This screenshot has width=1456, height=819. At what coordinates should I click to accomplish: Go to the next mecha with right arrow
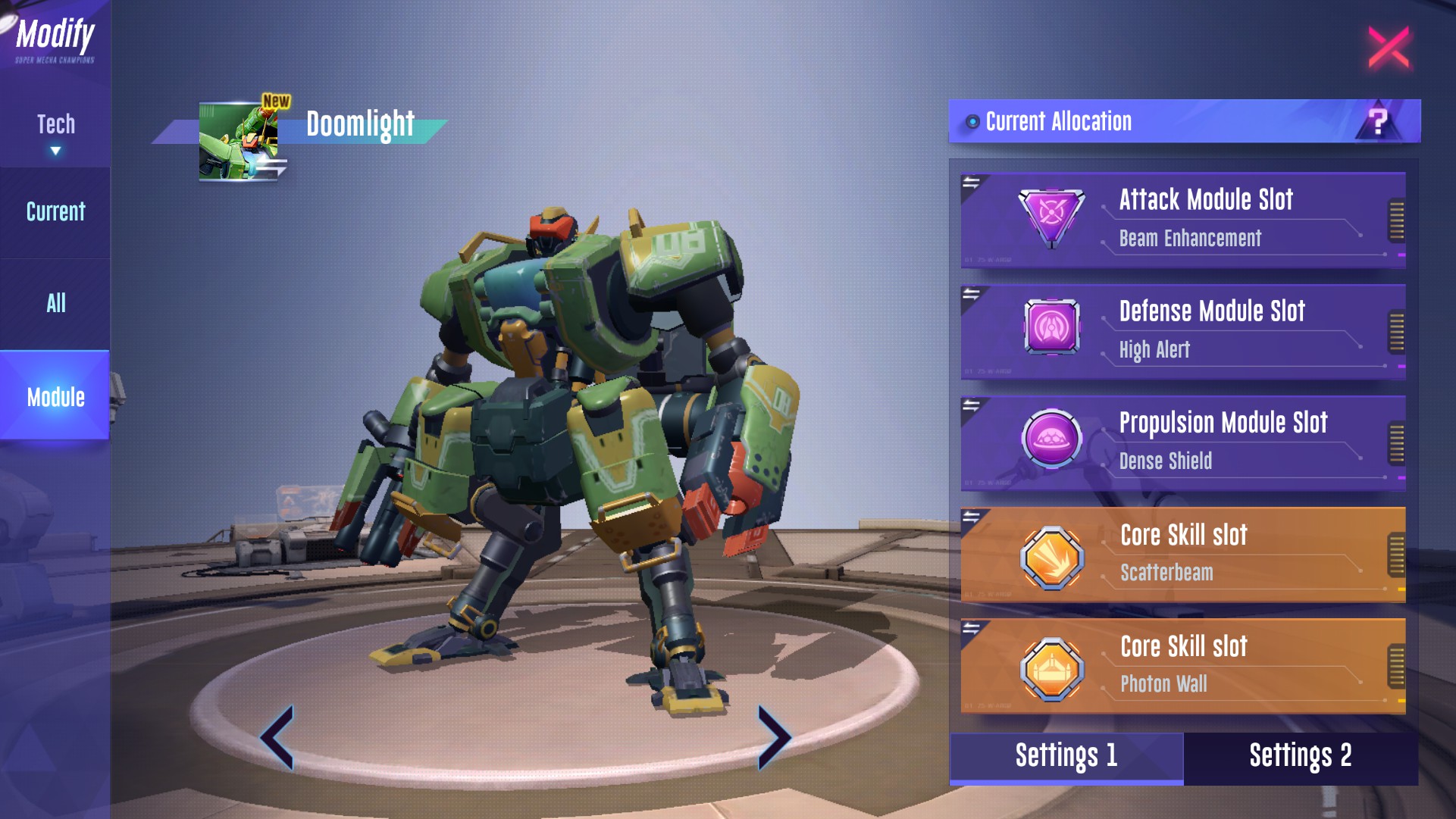773,737
